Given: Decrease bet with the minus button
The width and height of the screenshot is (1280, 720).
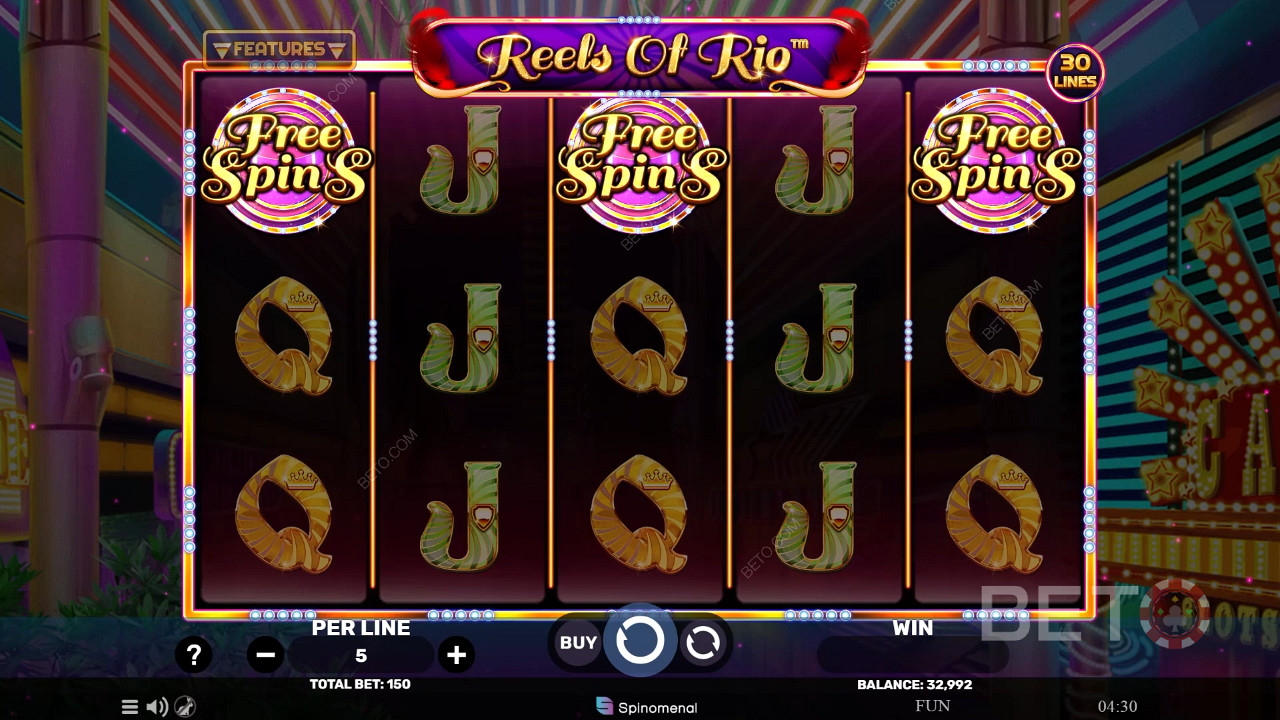Looking at the screenshot, I should 265,655.
